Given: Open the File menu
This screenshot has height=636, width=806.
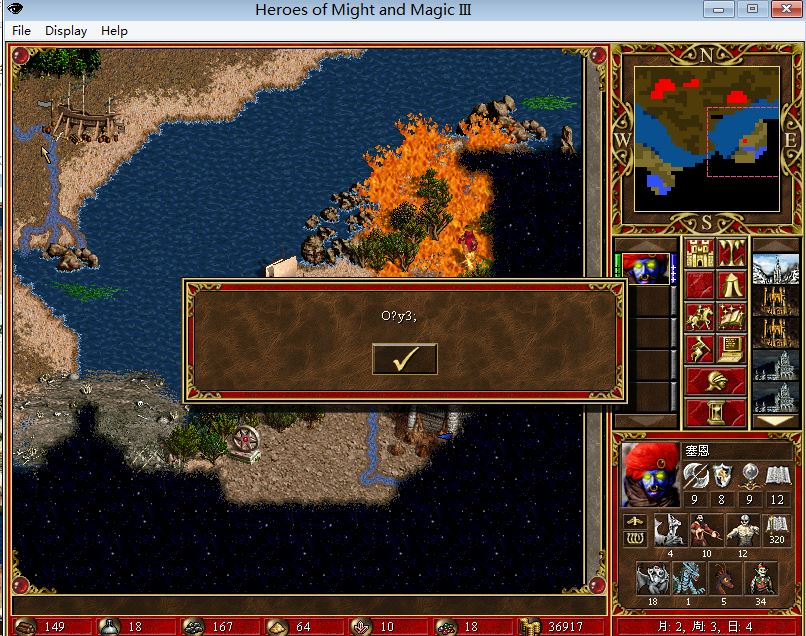Looking at the screenshot, I should [22, 31].
